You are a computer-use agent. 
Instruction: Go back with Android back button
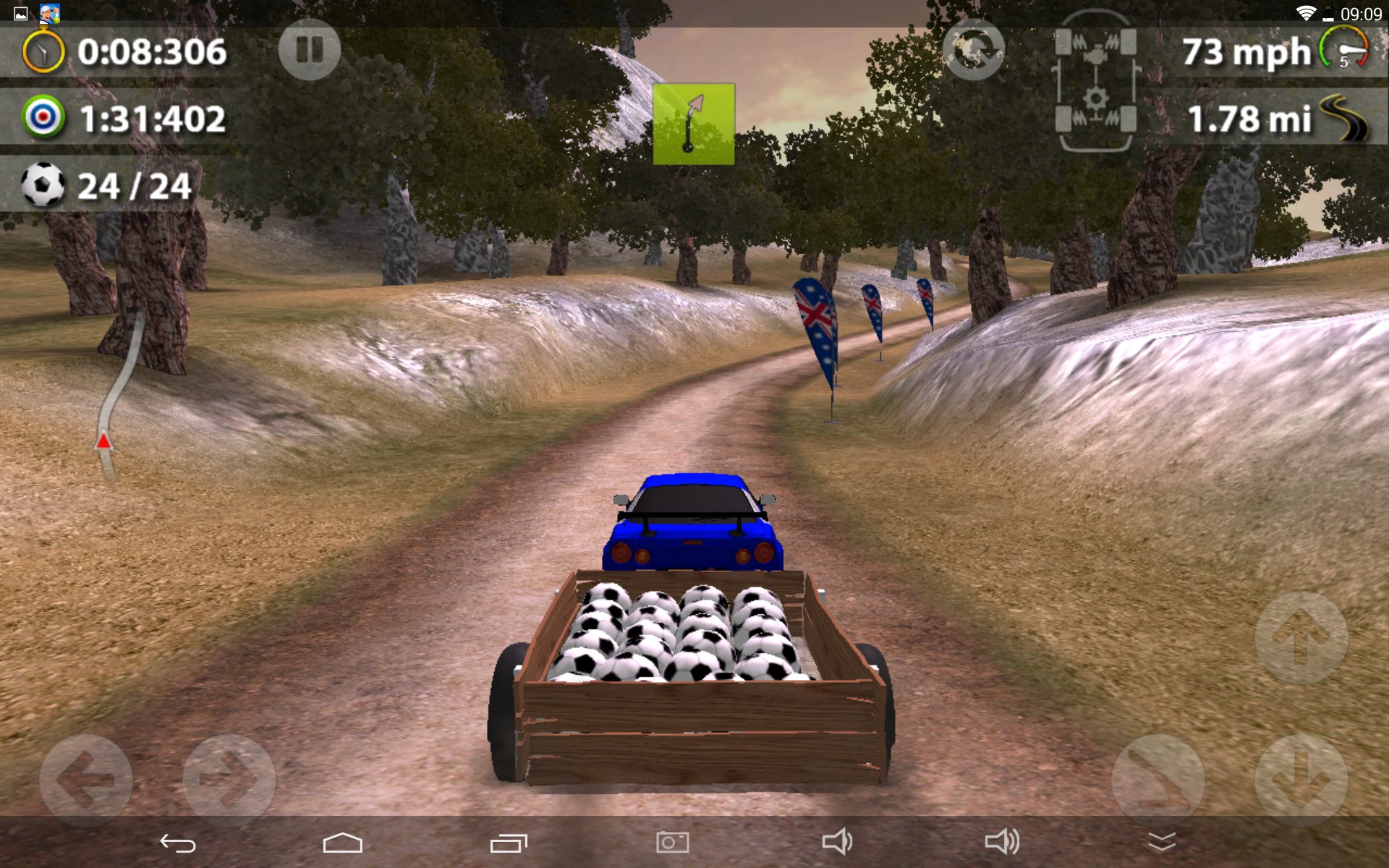click(x=178, y=843)
